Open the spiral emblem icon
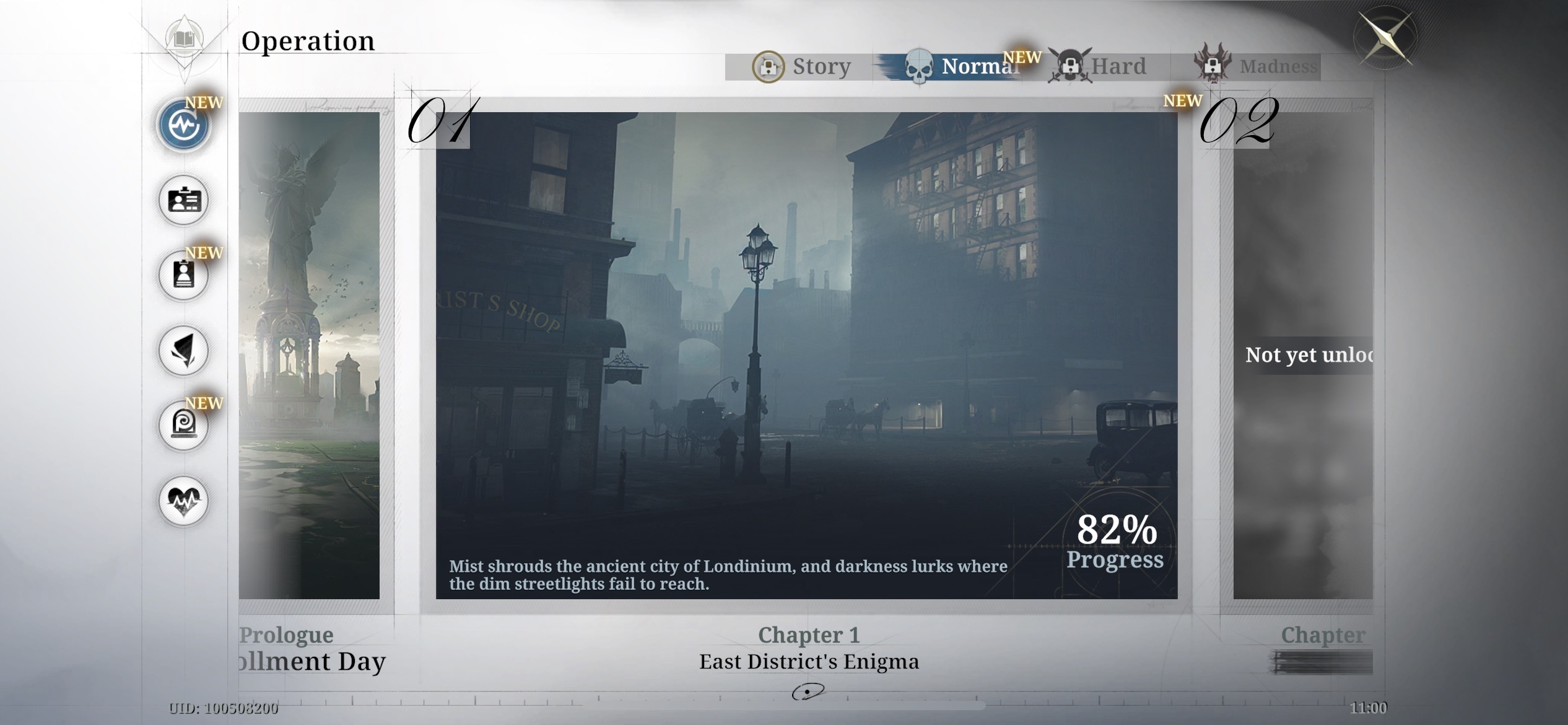This screenshot has height=725, width=1568. tap(184, 426)
